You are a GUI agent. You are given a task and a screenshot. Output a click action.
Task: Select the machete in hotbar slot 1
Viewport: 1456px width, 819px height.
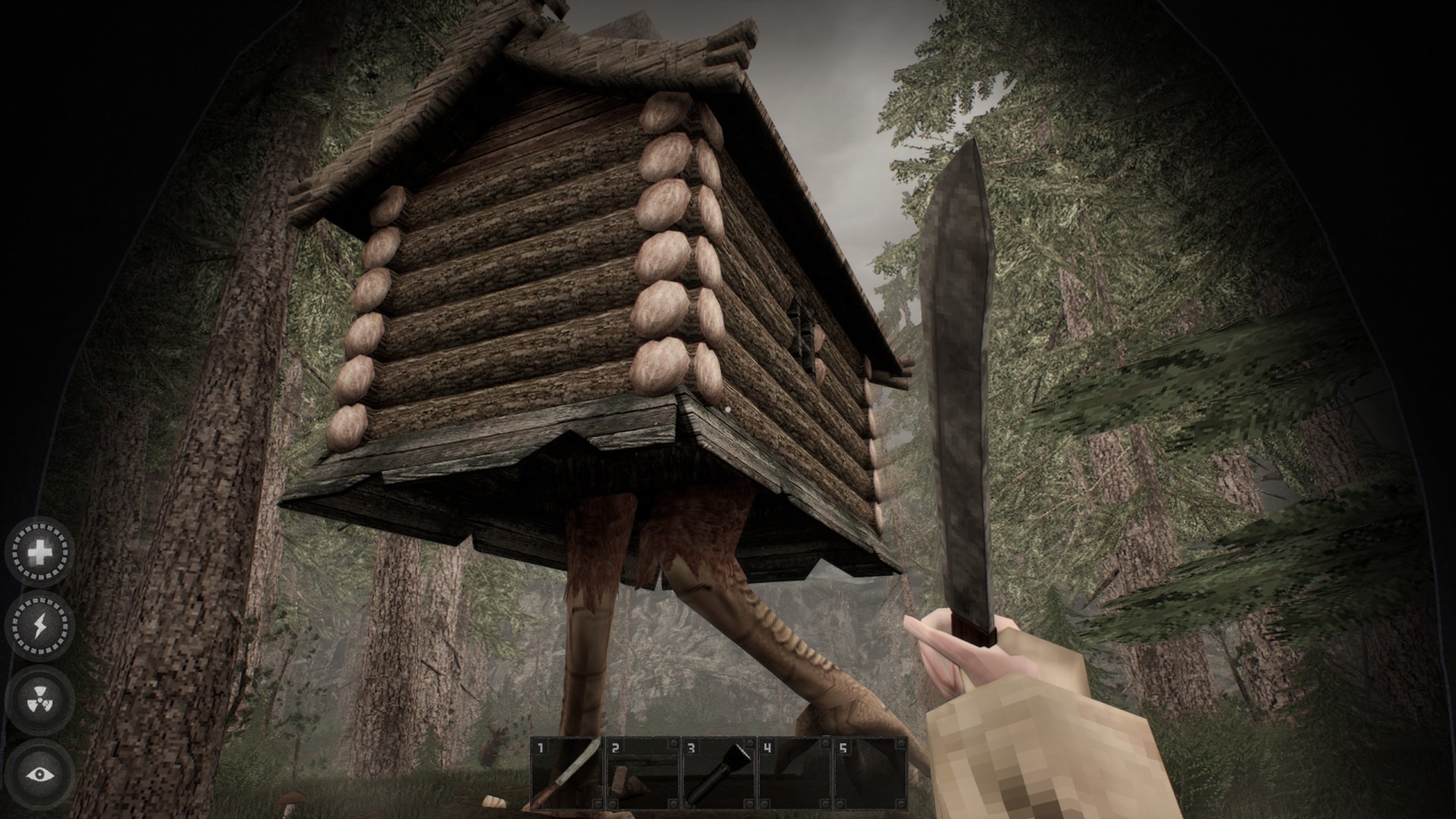pos(567,773)
